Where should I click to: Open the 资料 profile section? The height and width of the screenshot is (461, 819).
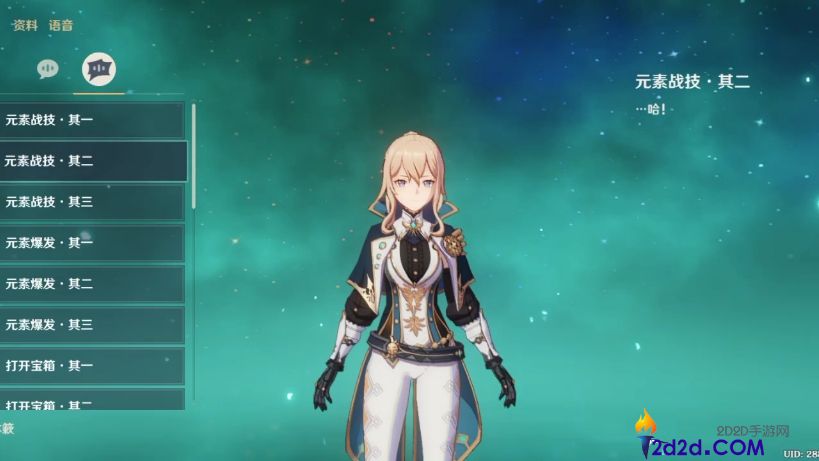coord(25,26)
